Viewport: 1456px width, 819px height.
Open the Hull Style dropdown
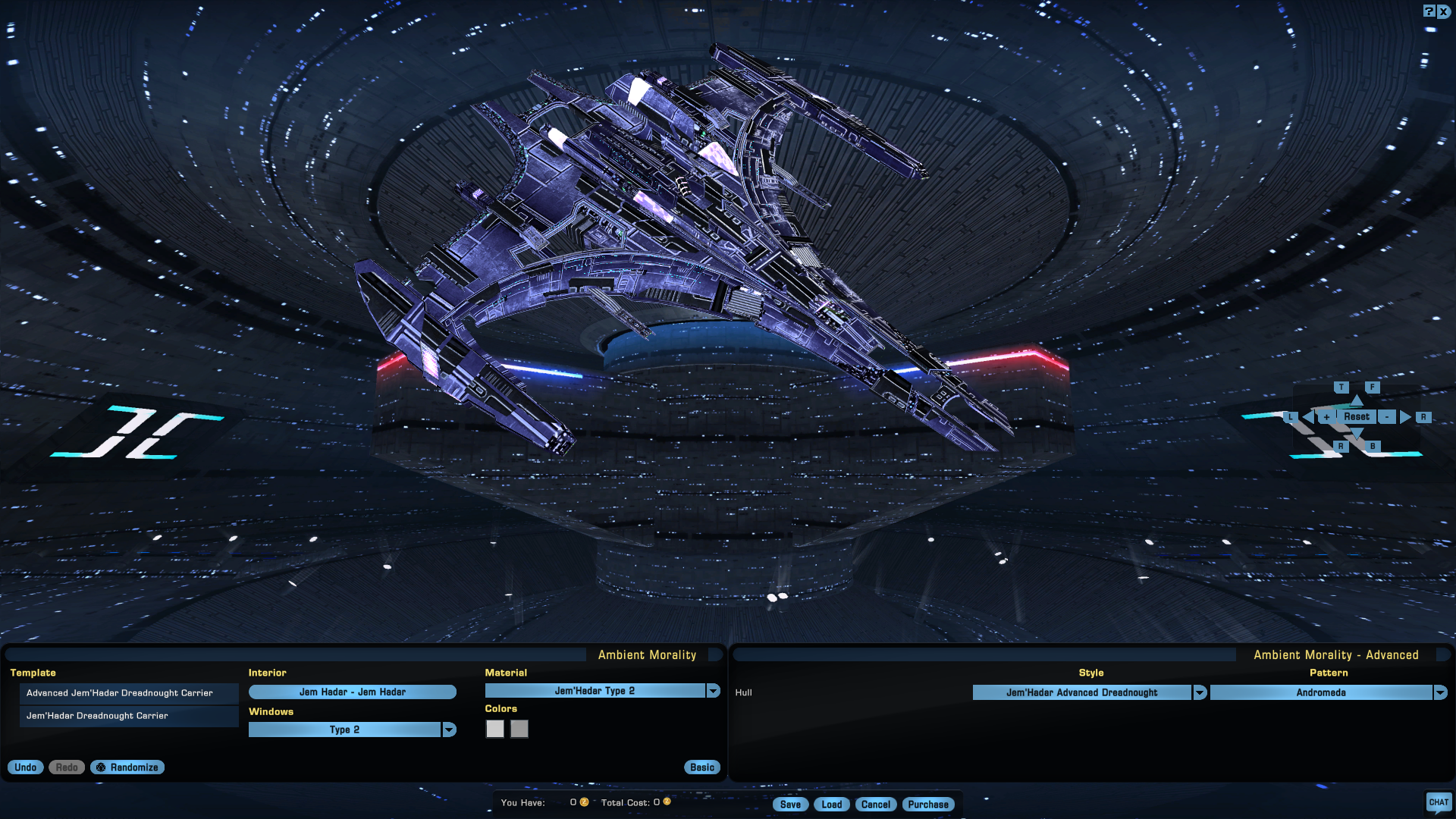pos(1200,692)
